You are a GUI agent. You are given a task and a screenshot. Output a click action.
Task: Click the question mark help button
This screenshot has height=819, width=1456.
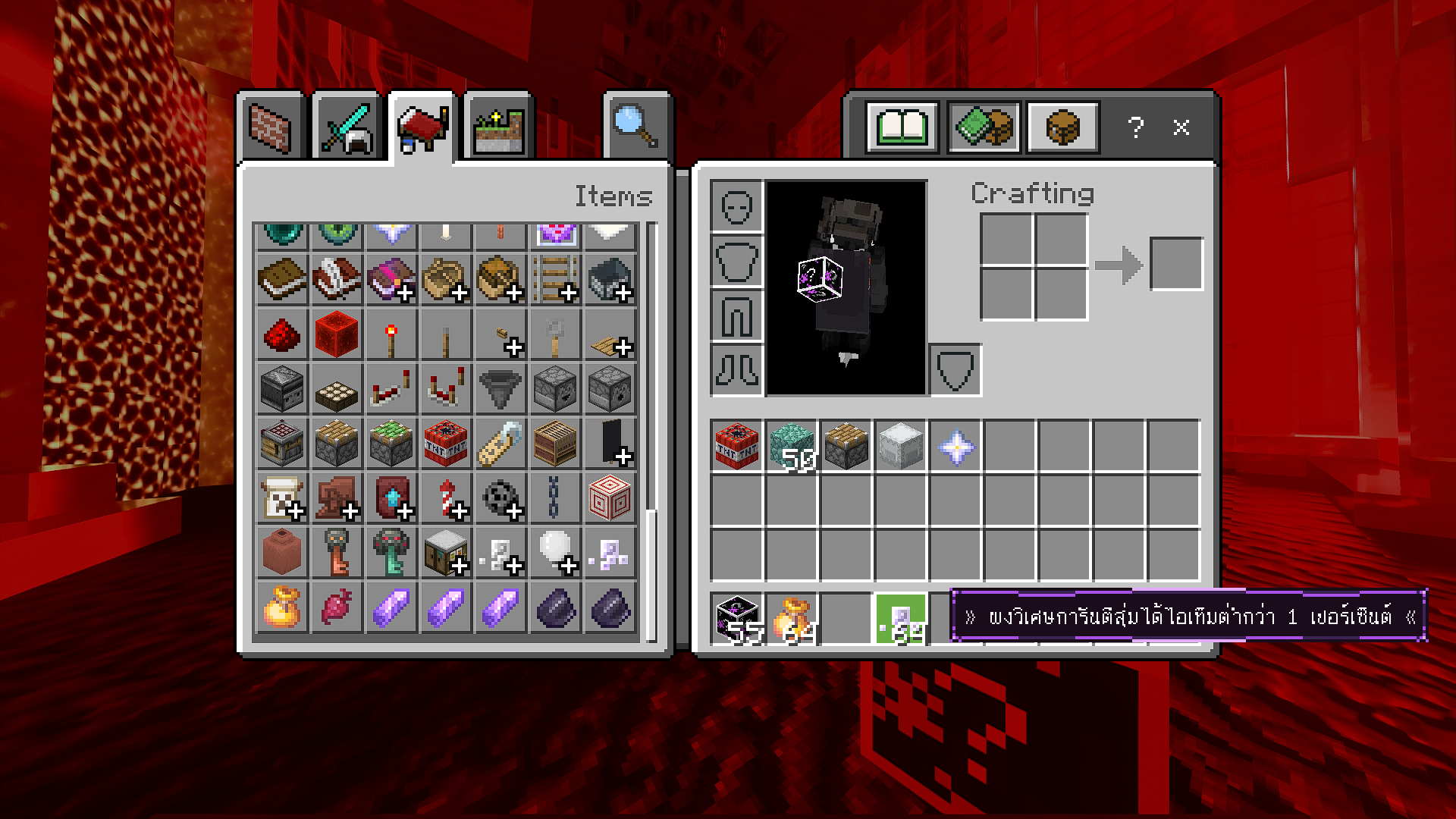[1135, 127]
